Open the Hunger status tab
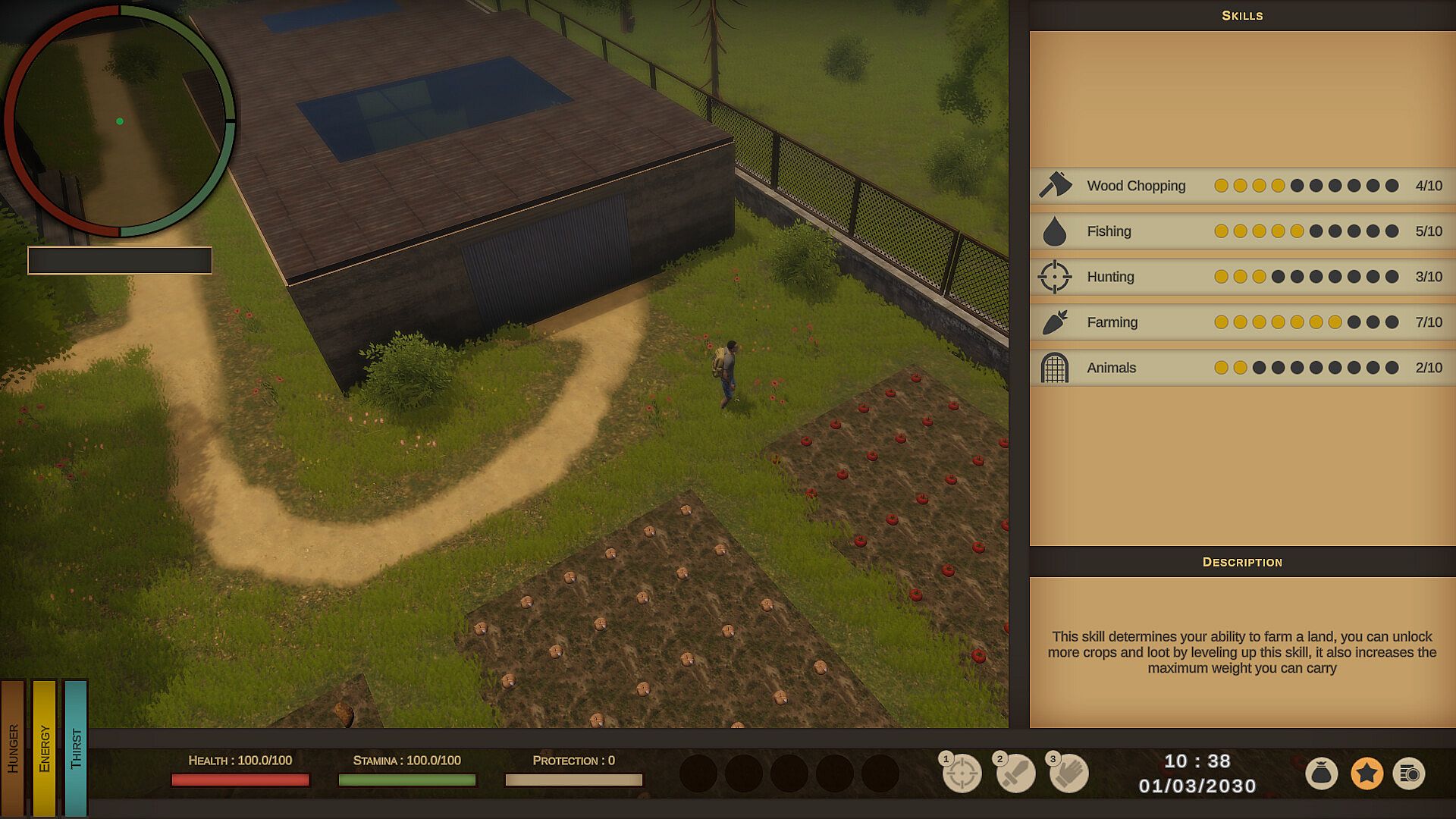 [13, 748]
